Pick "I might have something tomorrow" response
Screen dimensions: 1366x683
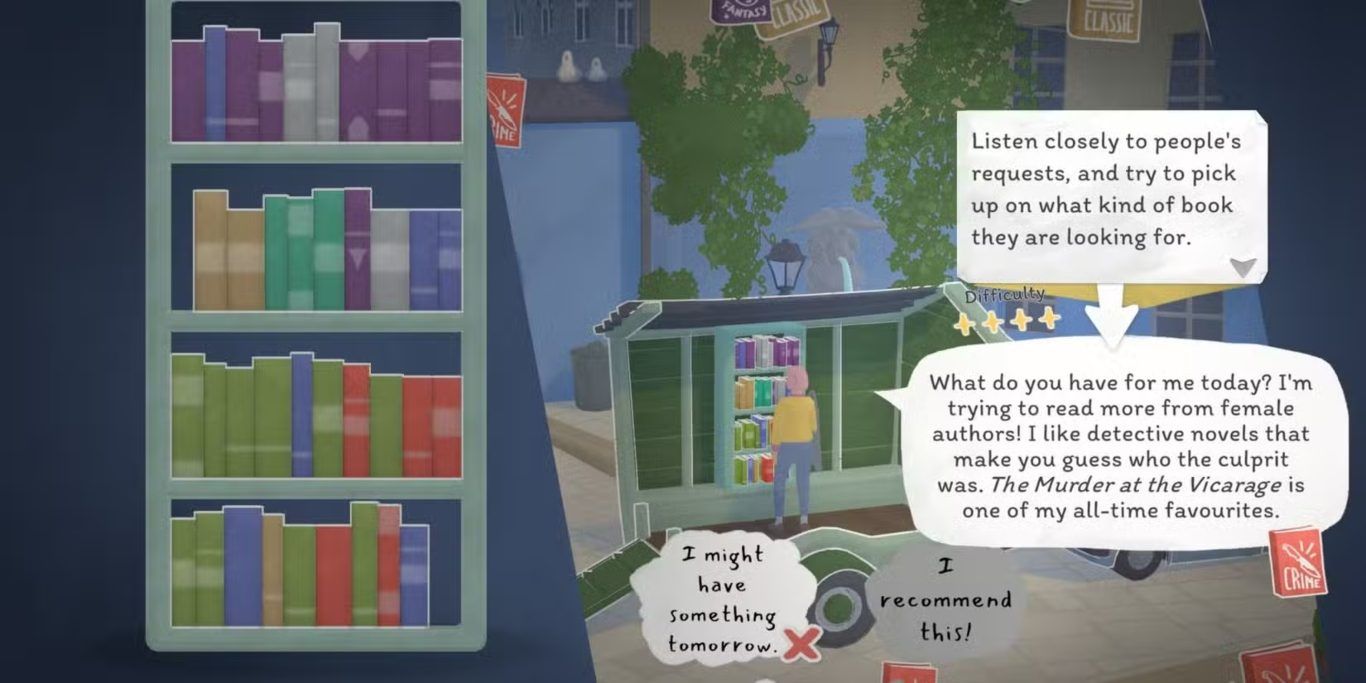(x=723, y=600)
